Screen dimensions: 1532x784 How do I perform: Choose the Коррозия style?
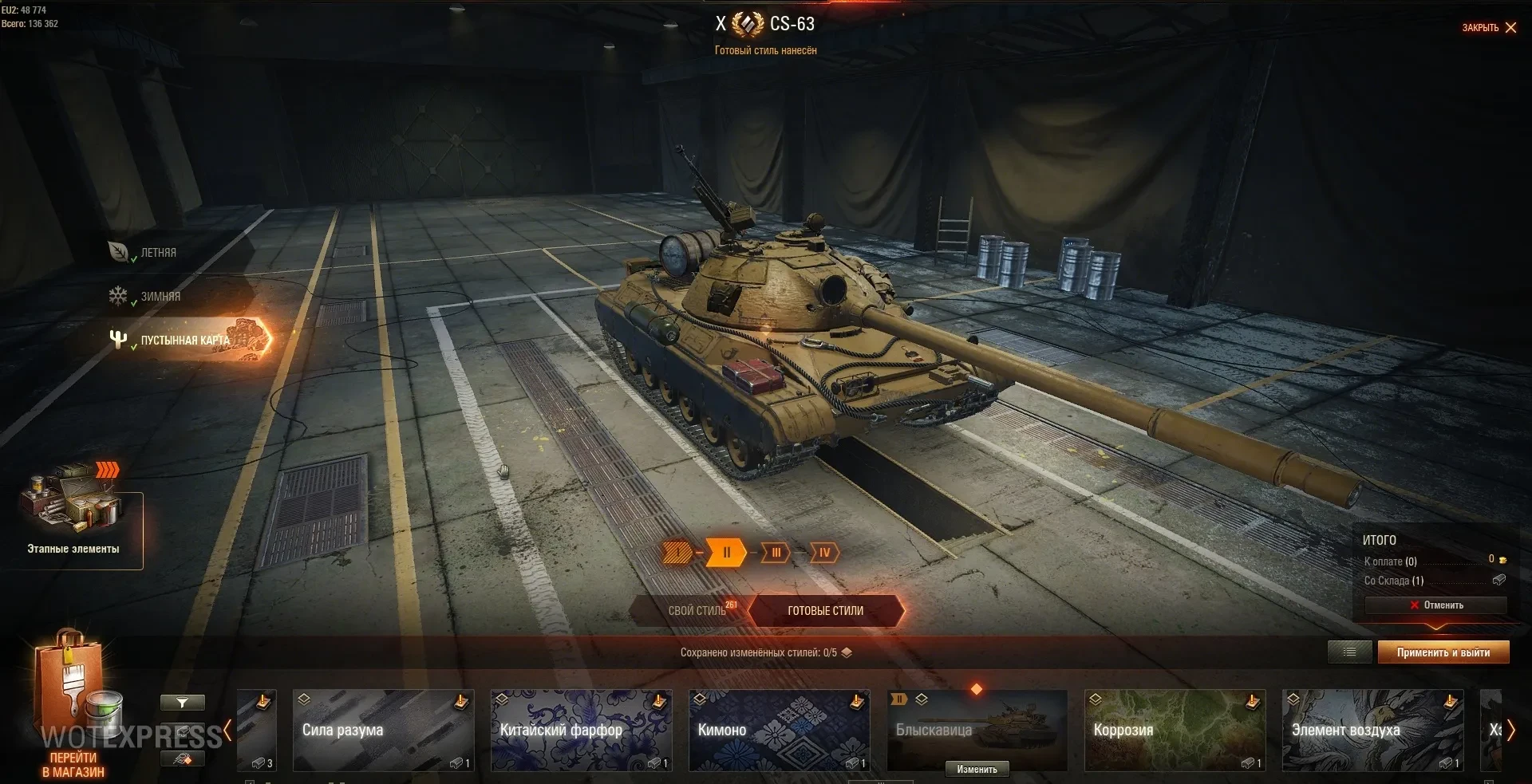click(x=1175, y=731)
